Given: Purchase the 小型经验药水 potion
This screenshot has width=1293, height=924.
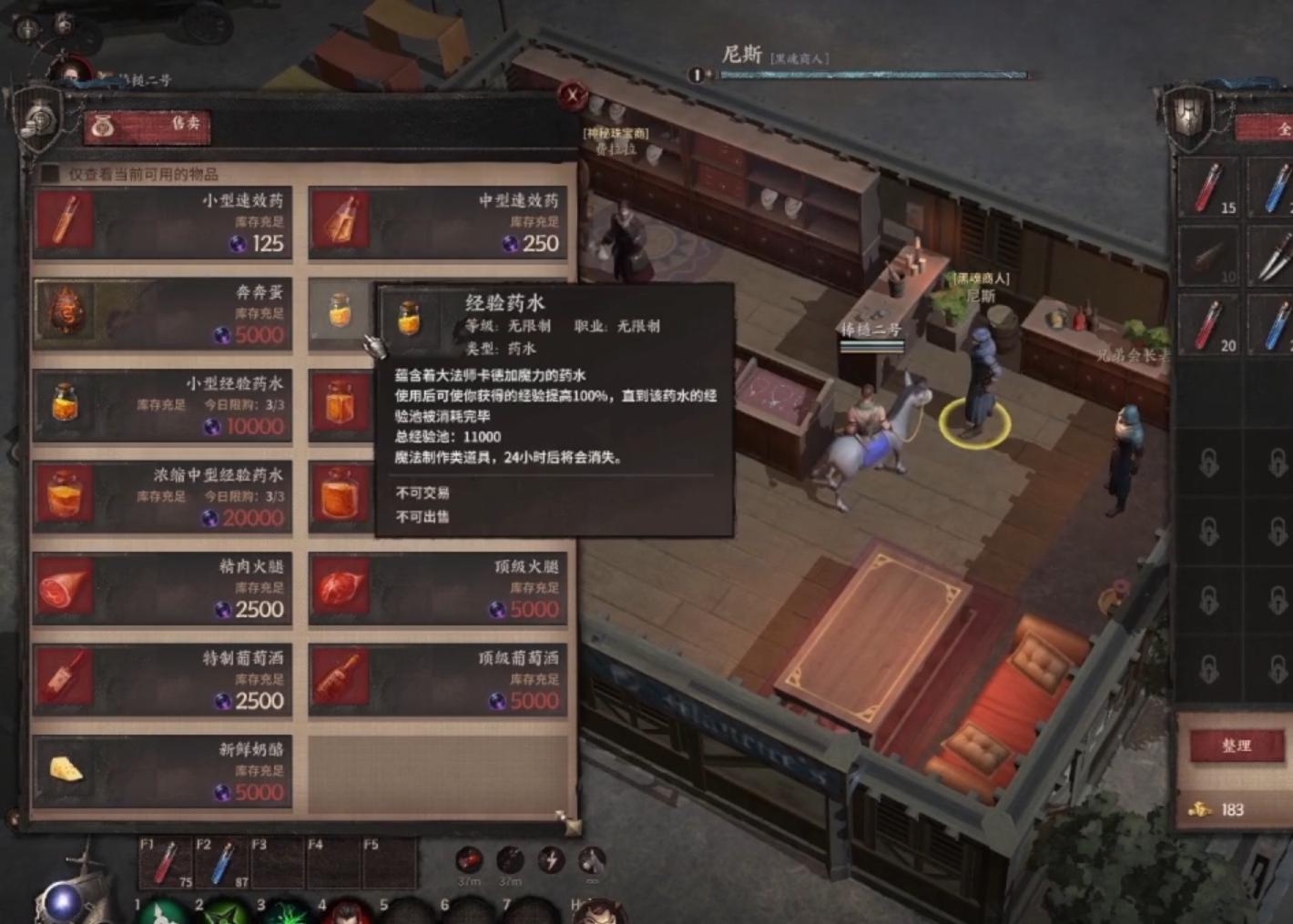Looking at the screenshot, I should [x=162, y=406].
